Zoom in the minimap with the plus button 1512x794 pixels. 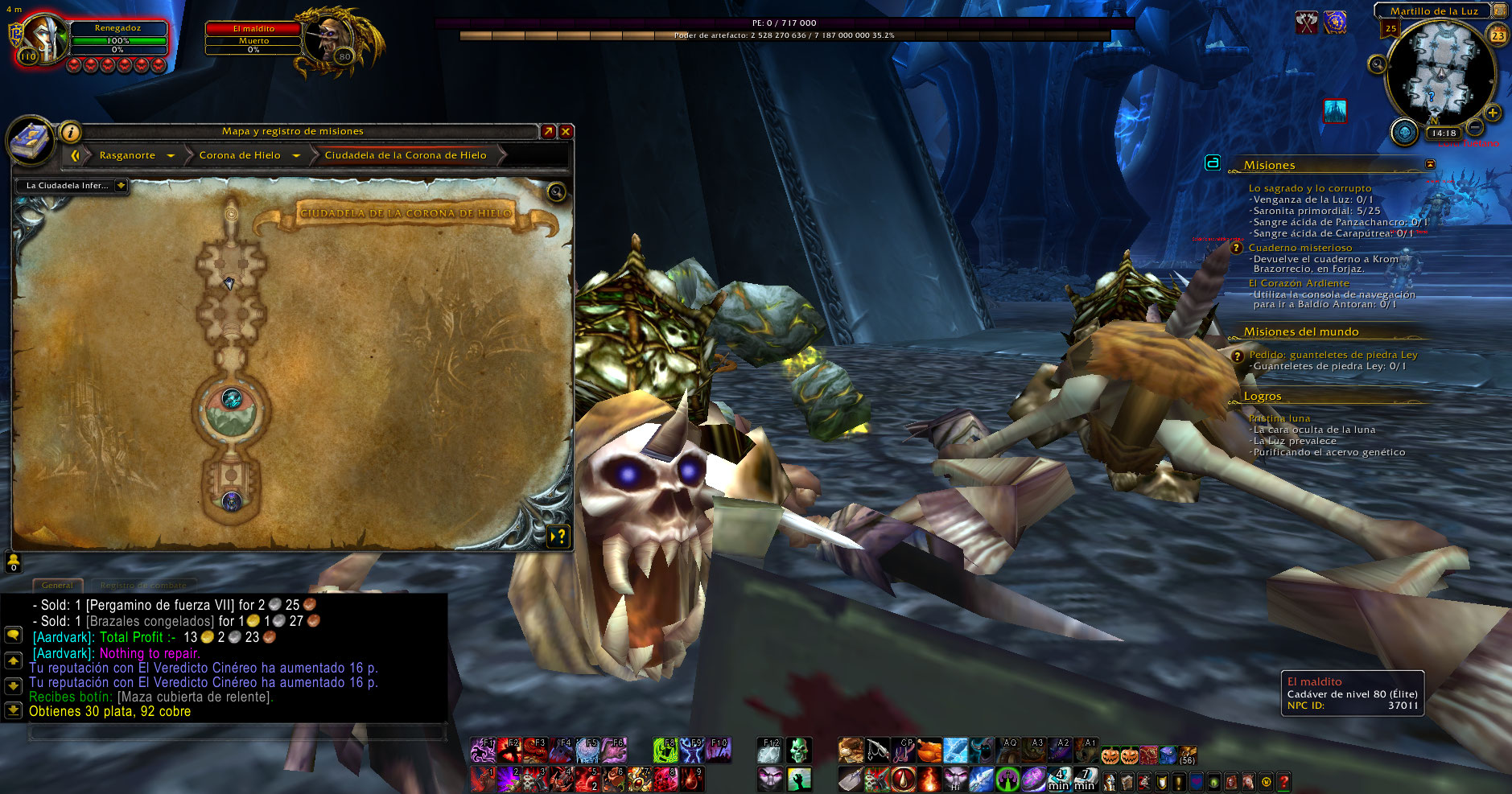[x=1493, y=113]
